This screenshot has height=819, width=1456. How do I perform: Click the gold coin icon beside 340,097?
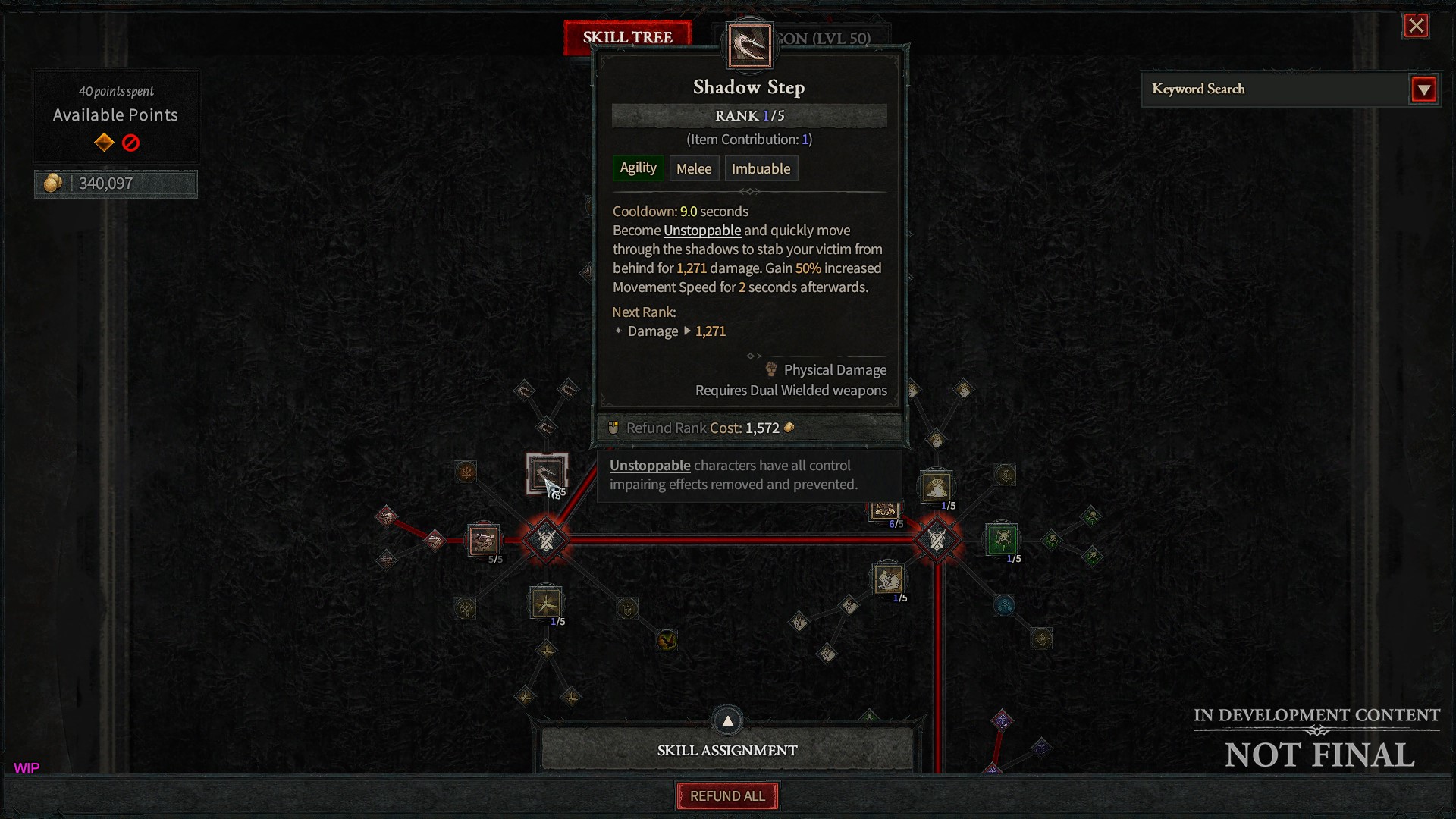click(x=52, y=183)
